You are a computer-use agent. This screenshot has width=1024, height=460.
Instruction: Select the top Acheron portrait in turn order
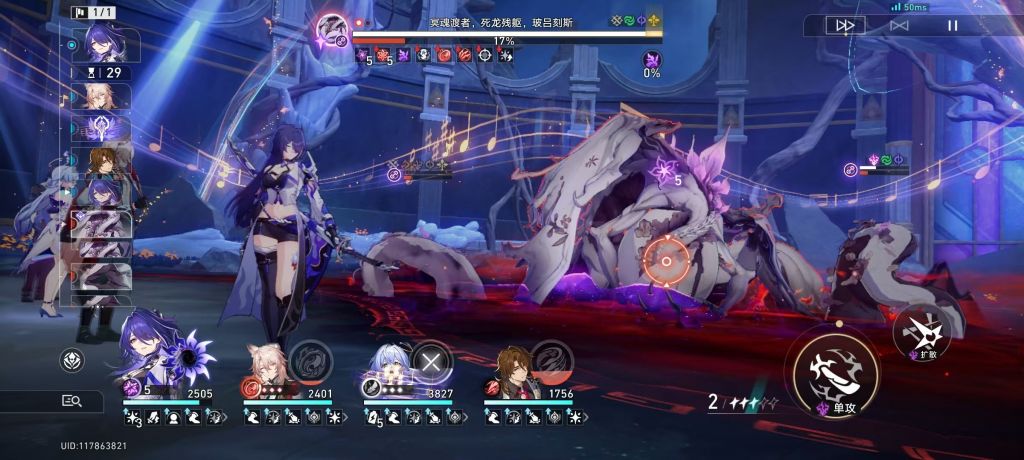coord(105,43)
